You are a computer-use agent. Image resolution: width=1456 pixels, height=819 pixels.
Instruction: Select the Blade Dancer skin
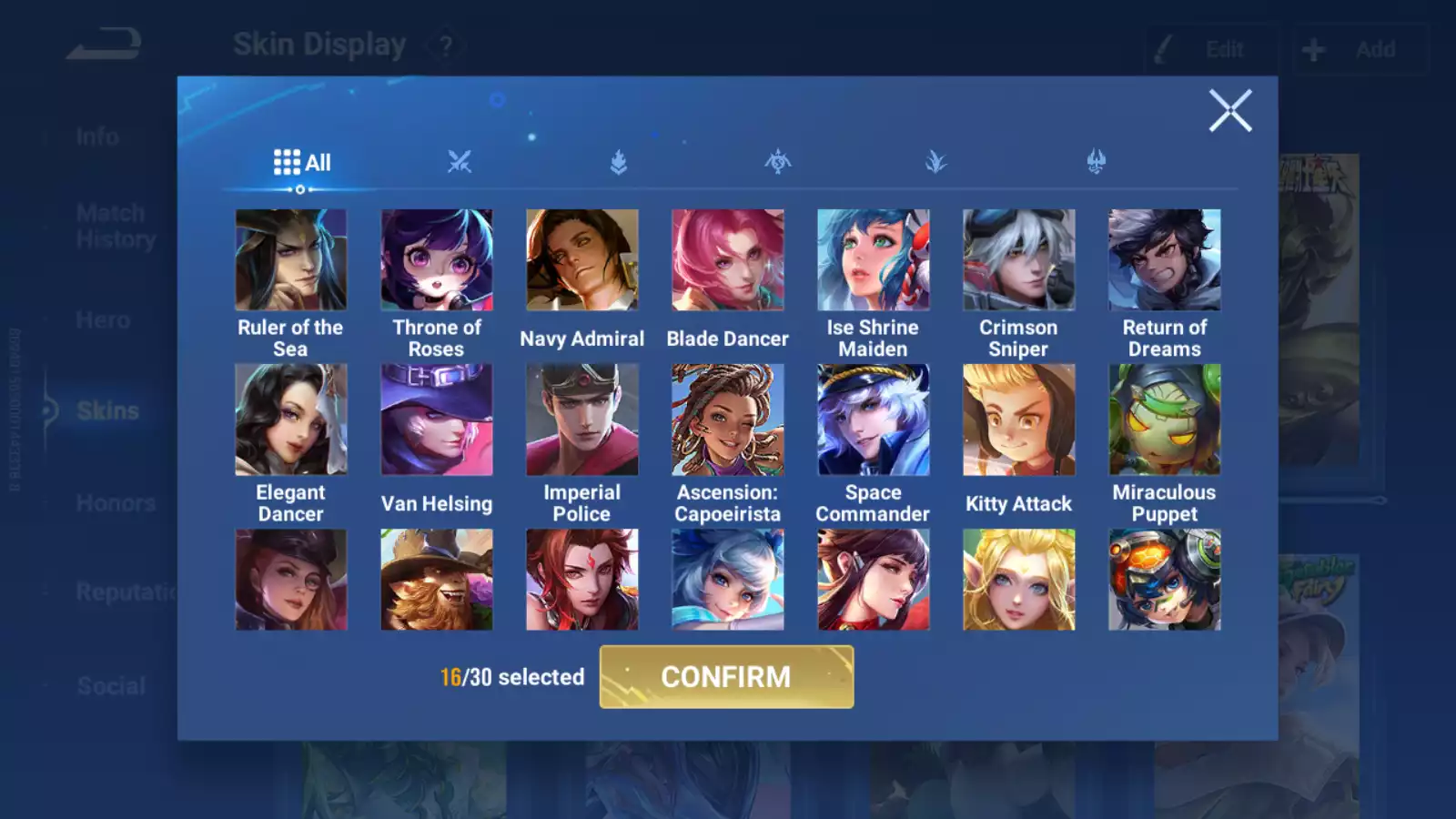(728, 260)
